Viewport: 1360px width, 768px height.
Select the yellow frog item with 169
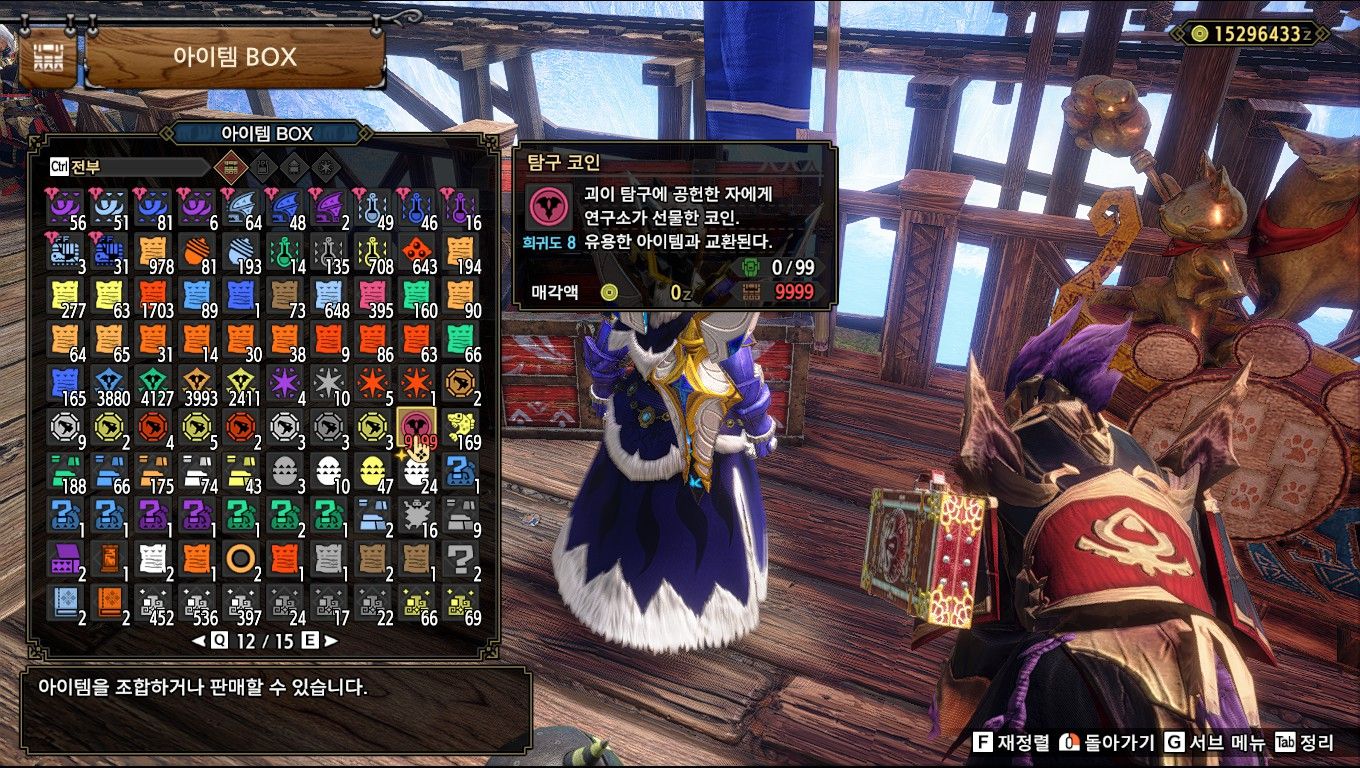[x=461, y=428]
